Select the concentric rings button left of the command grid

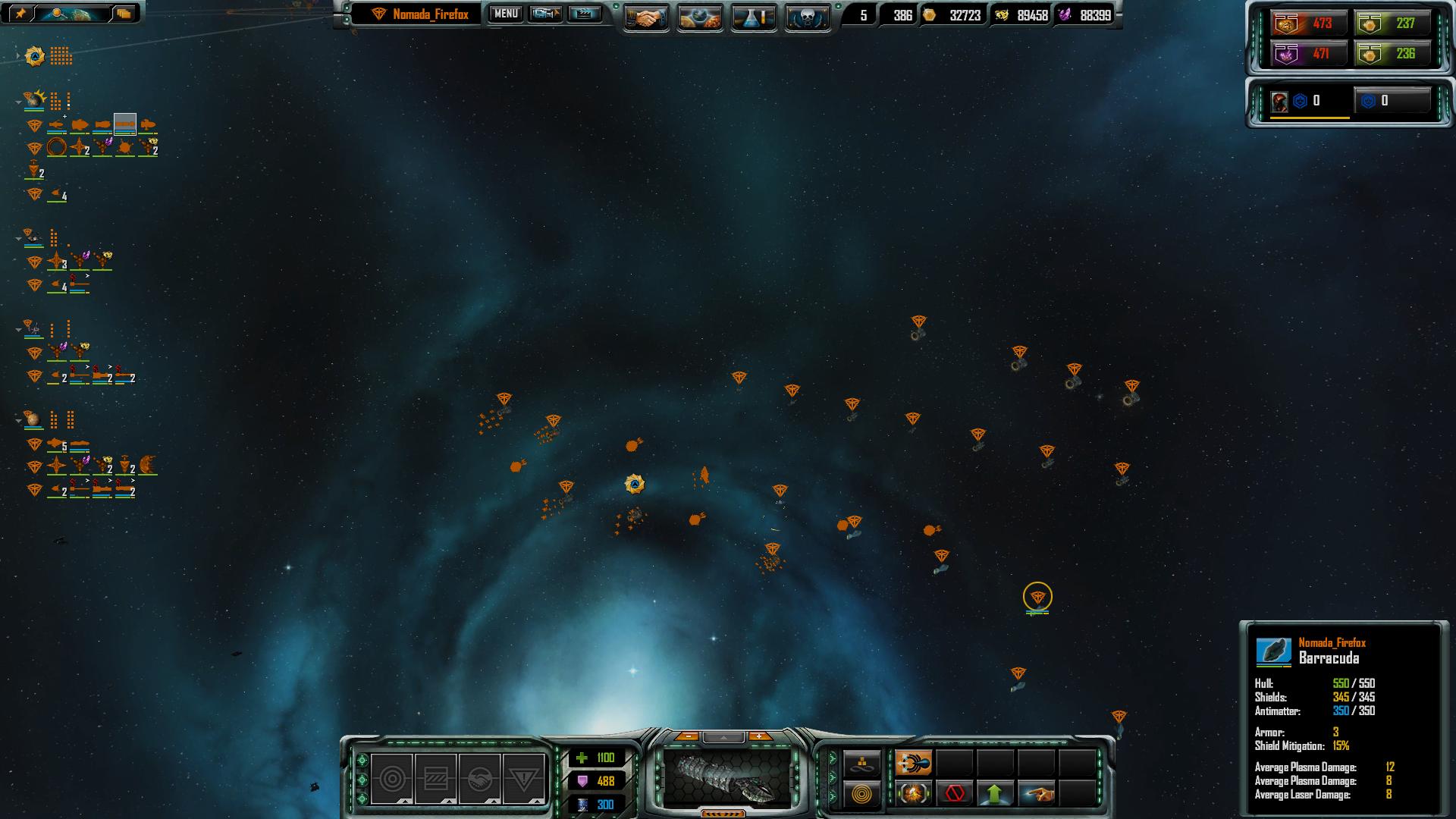click(862, 794)
